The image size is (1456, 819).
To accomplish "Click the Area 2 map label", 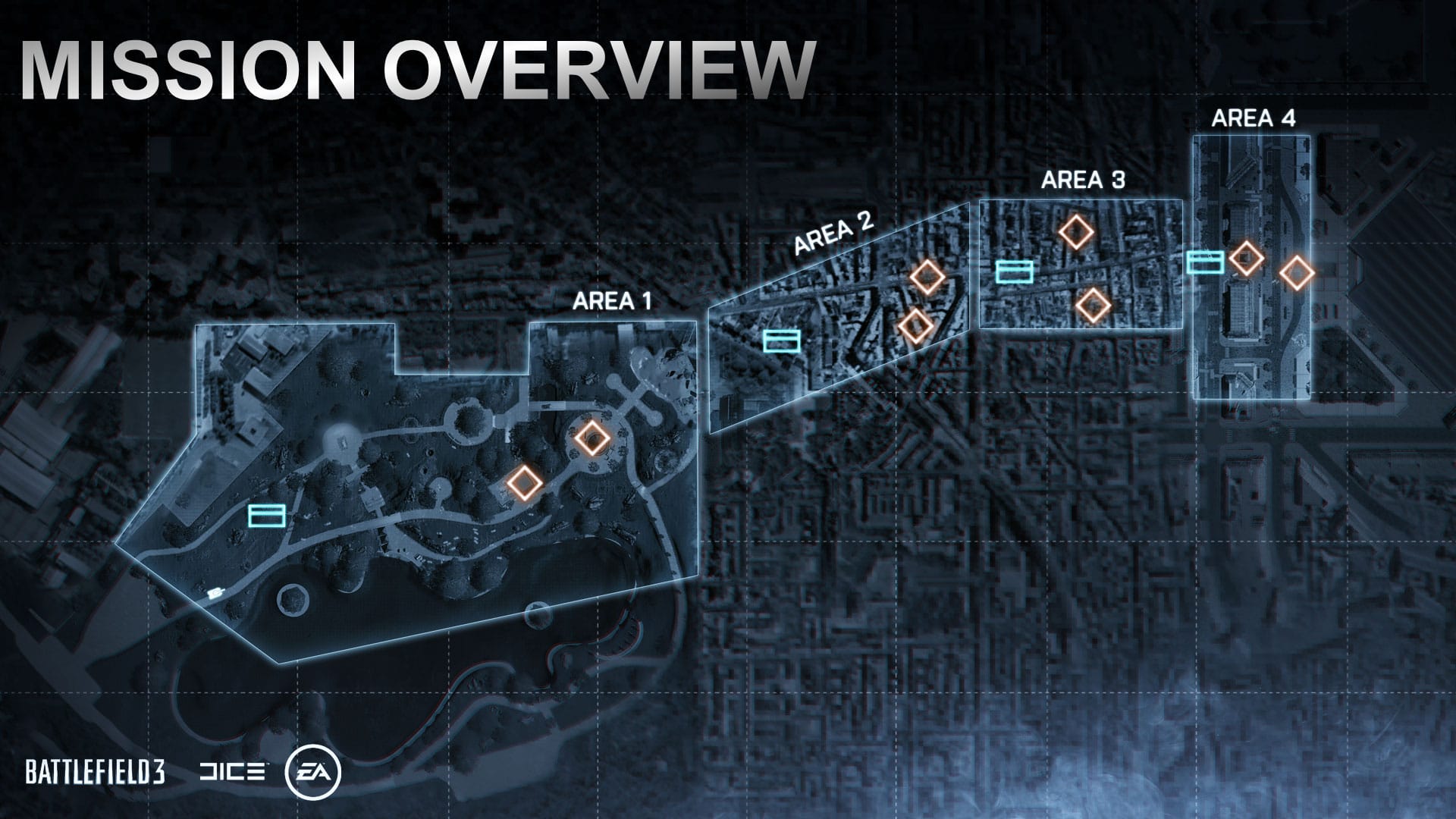I will (x=833, y=232).
